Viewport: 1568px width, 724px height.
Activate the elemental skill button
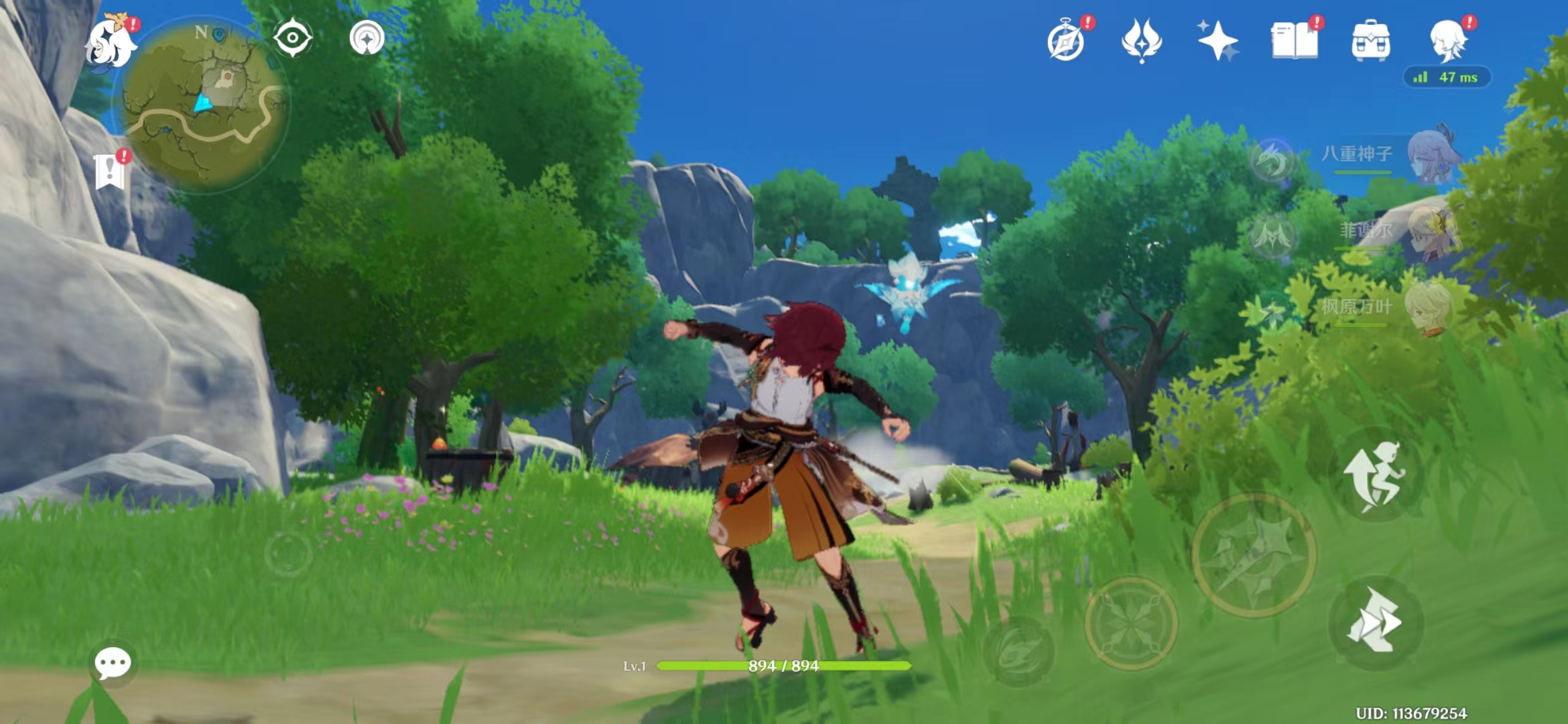1130,623
